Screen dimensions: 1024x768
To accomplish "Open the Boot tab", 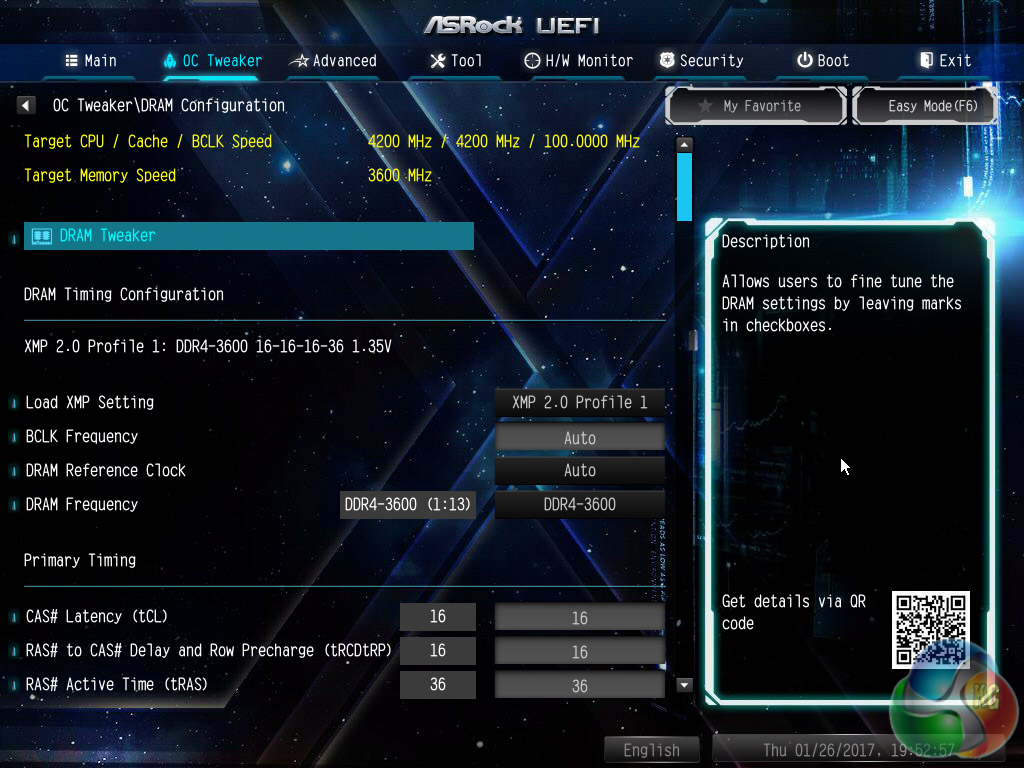I will (x=823, y=61).
